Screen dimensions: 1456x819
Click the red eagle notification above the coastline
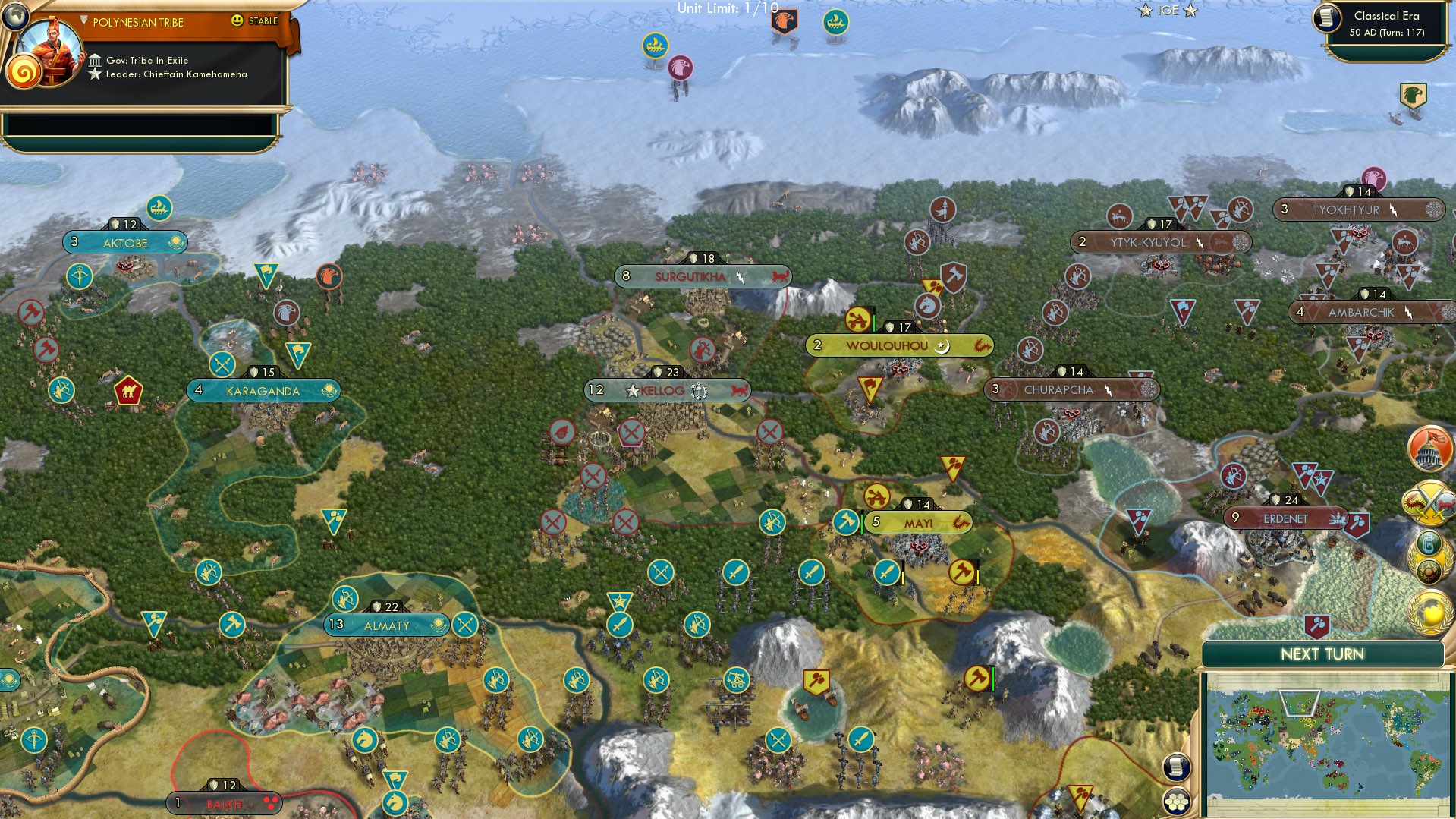pos(679,68)
